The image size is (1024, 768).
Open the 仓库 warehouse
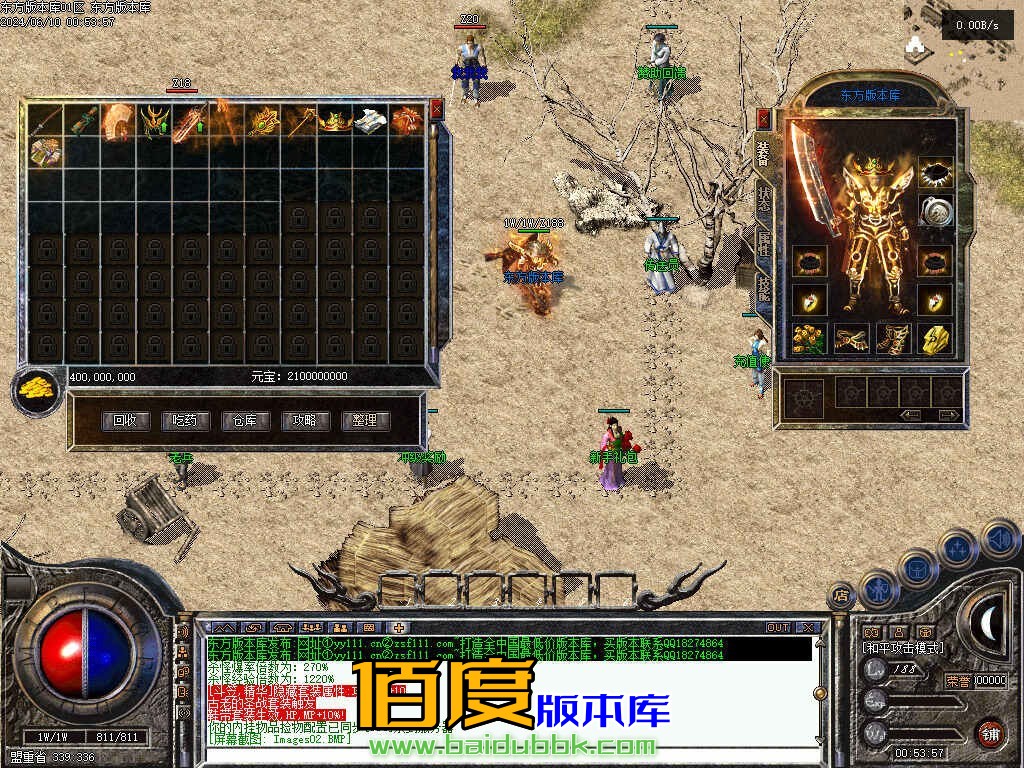click(245, 421)
